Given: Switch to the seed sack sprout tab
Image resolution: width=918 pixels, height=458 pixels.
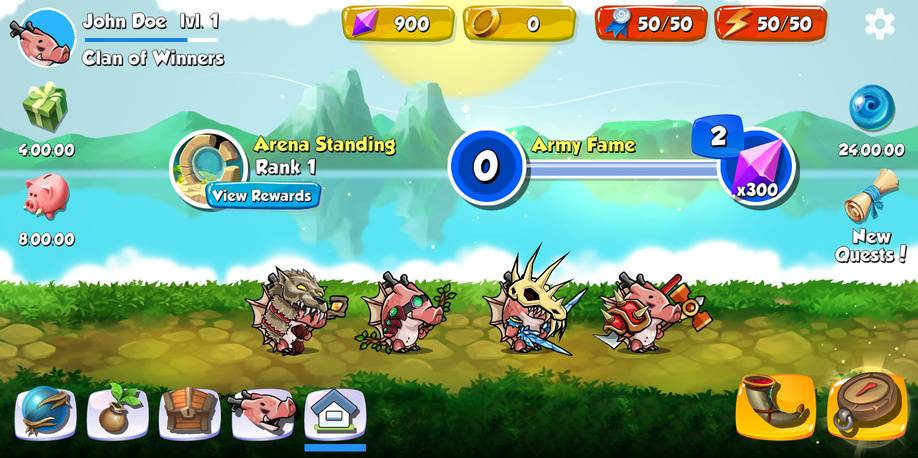Looking at the screenshot, I should coord(118,412).
